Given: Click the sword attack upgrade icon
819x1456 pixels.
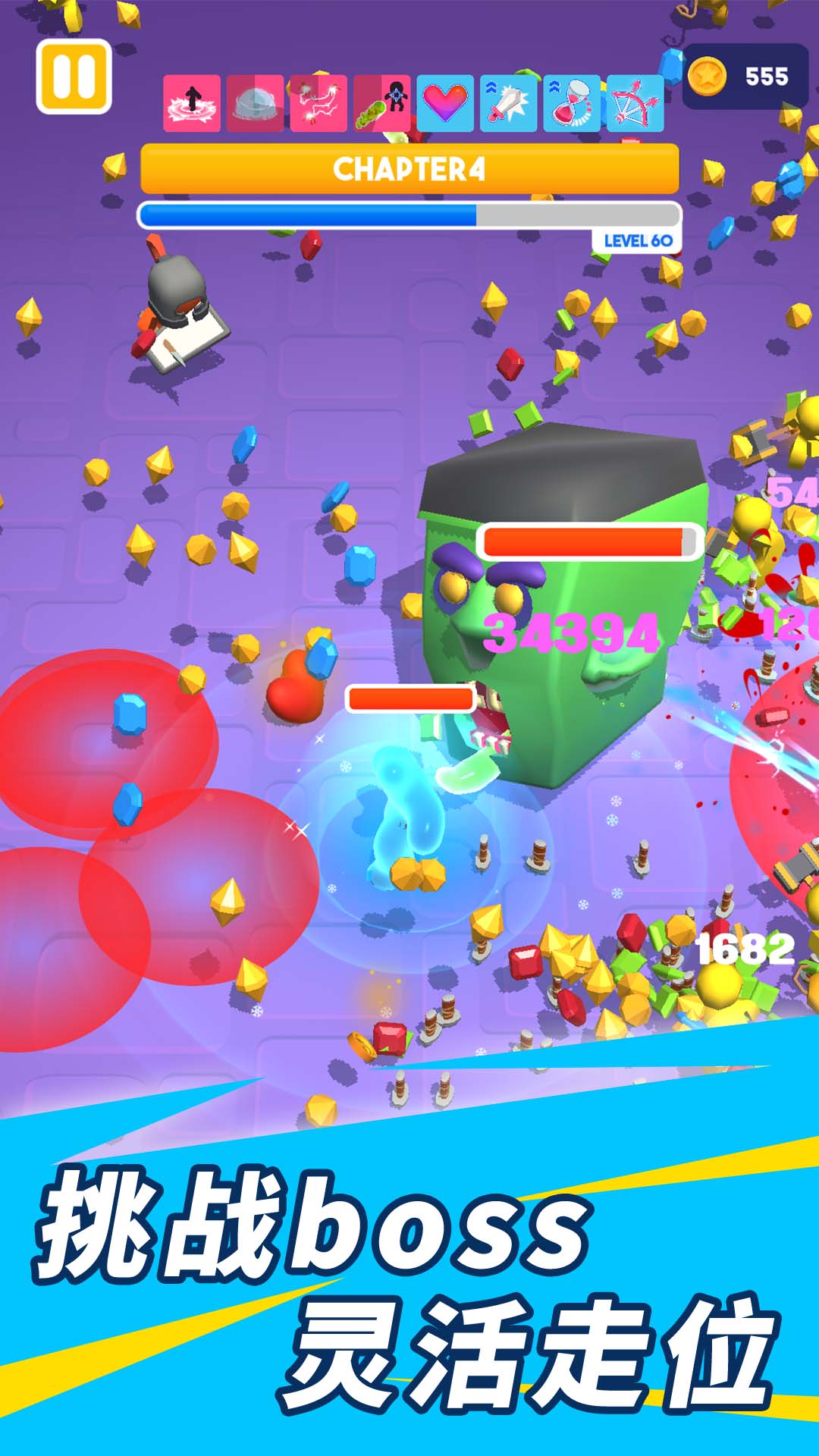Looking at the screenshot, I should (508, 104).
